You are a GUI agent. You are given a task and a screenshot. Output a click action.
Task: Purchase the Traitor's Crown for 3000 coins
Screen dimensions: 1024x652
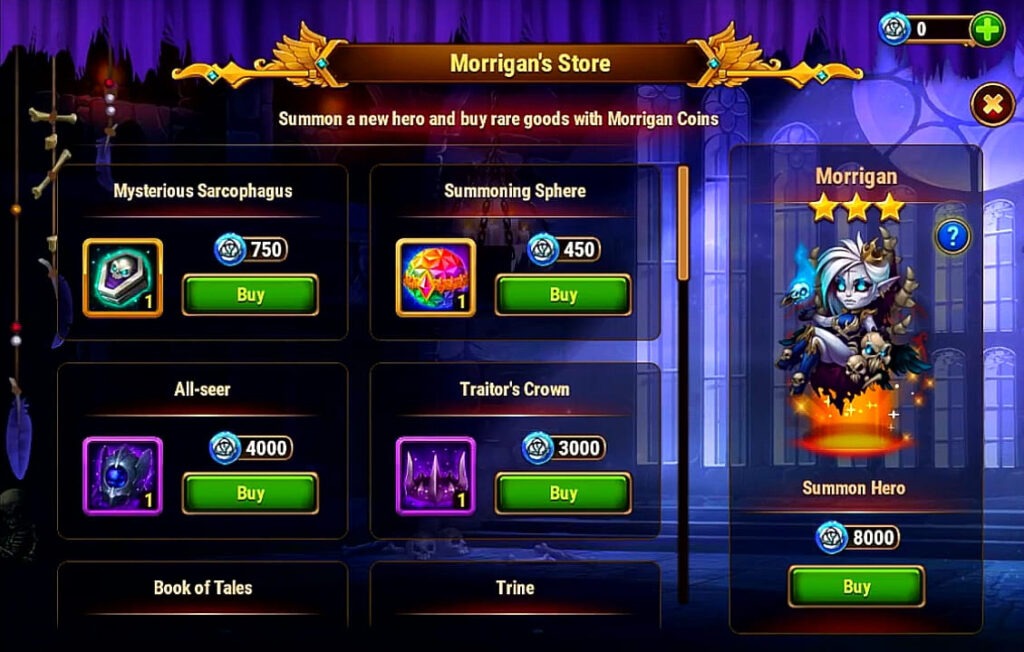[563, 493]
